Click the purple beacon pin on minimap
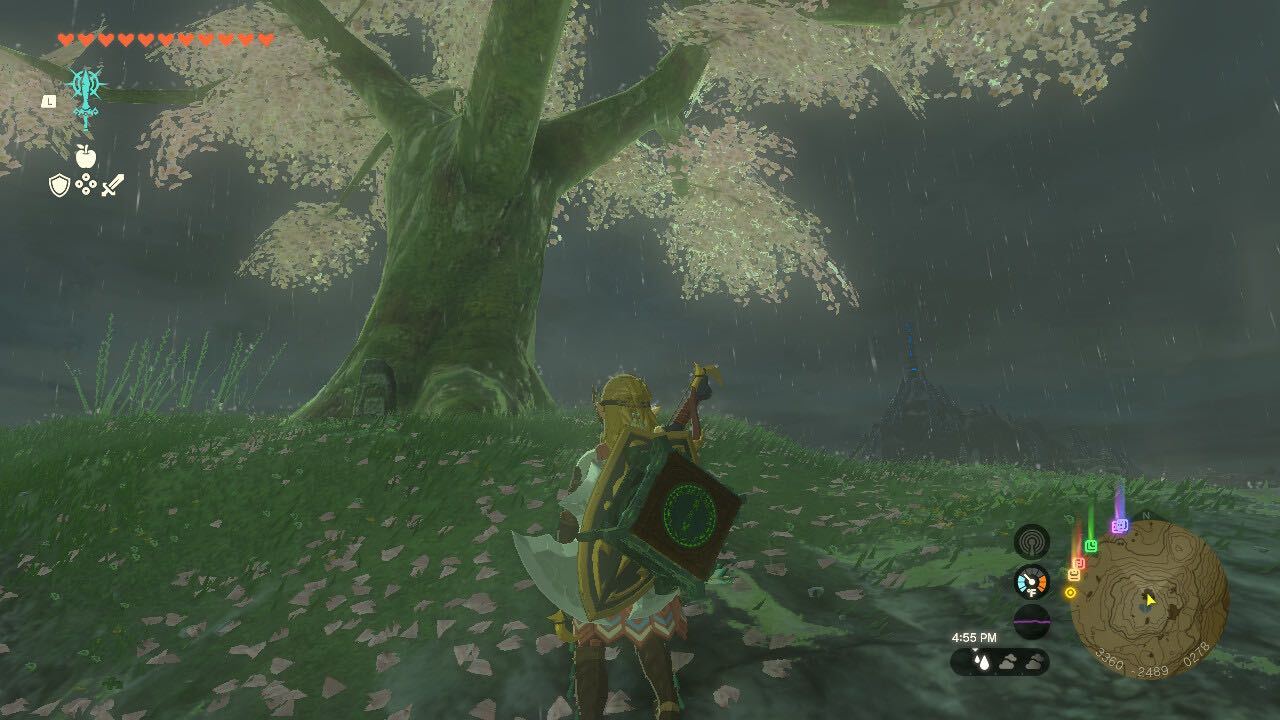 pos(1119,525)
